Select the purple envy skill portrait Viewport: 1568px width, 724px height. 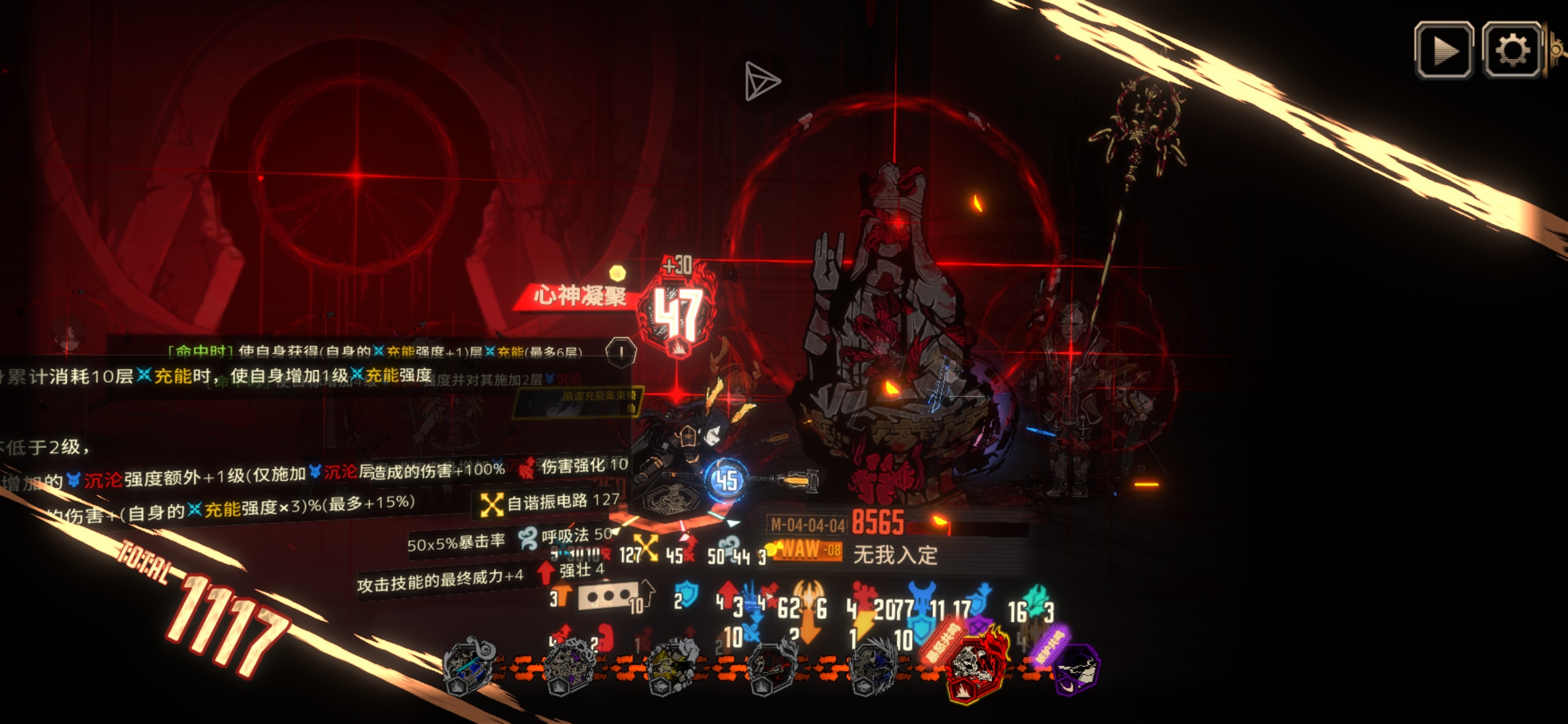[1075, 668]
